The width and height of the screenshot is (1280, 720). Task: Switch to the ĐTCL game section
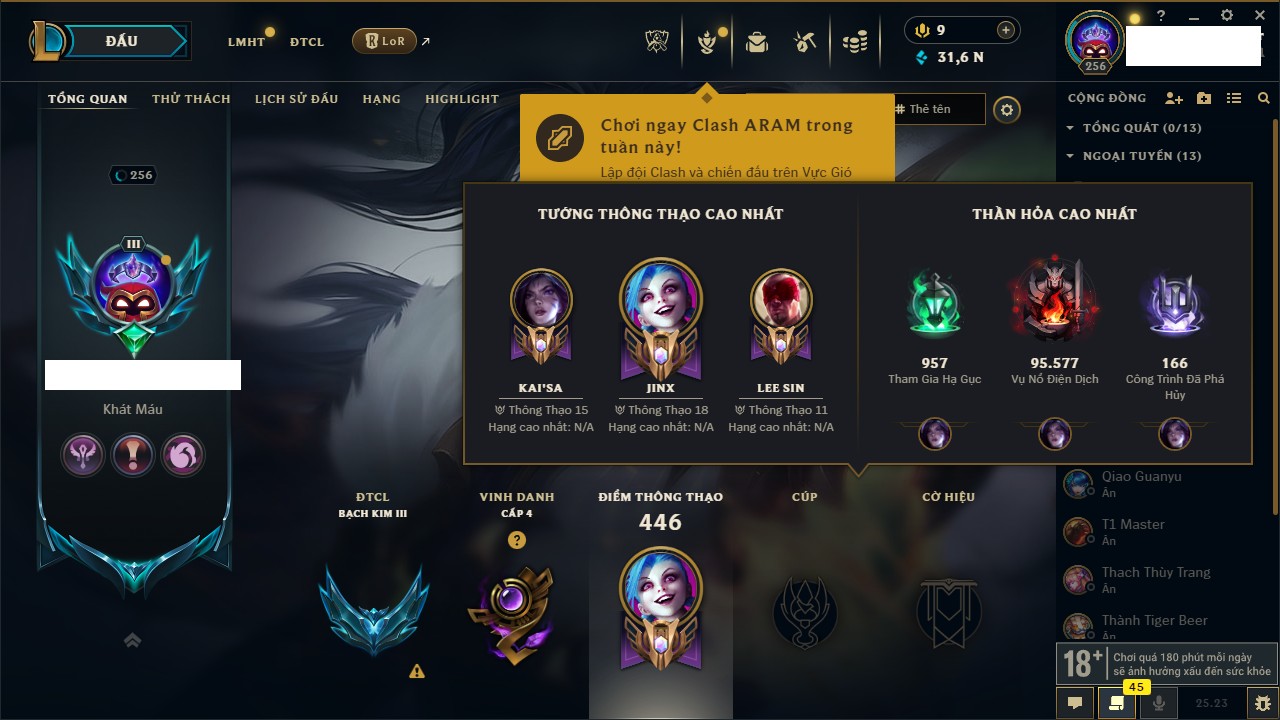pyautogui.click(x=307, y=42)
